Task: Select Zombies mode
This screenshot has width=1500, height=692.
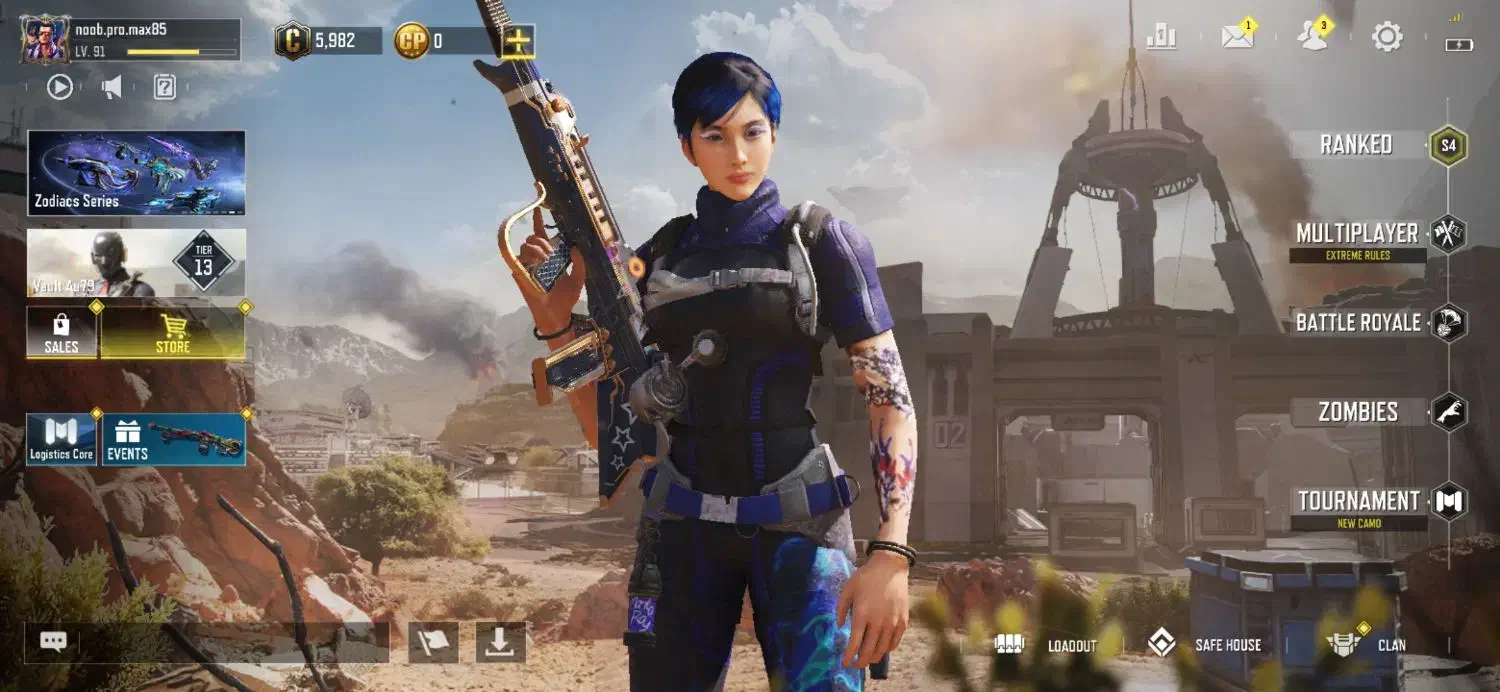Action: [x=1358, y=412]
